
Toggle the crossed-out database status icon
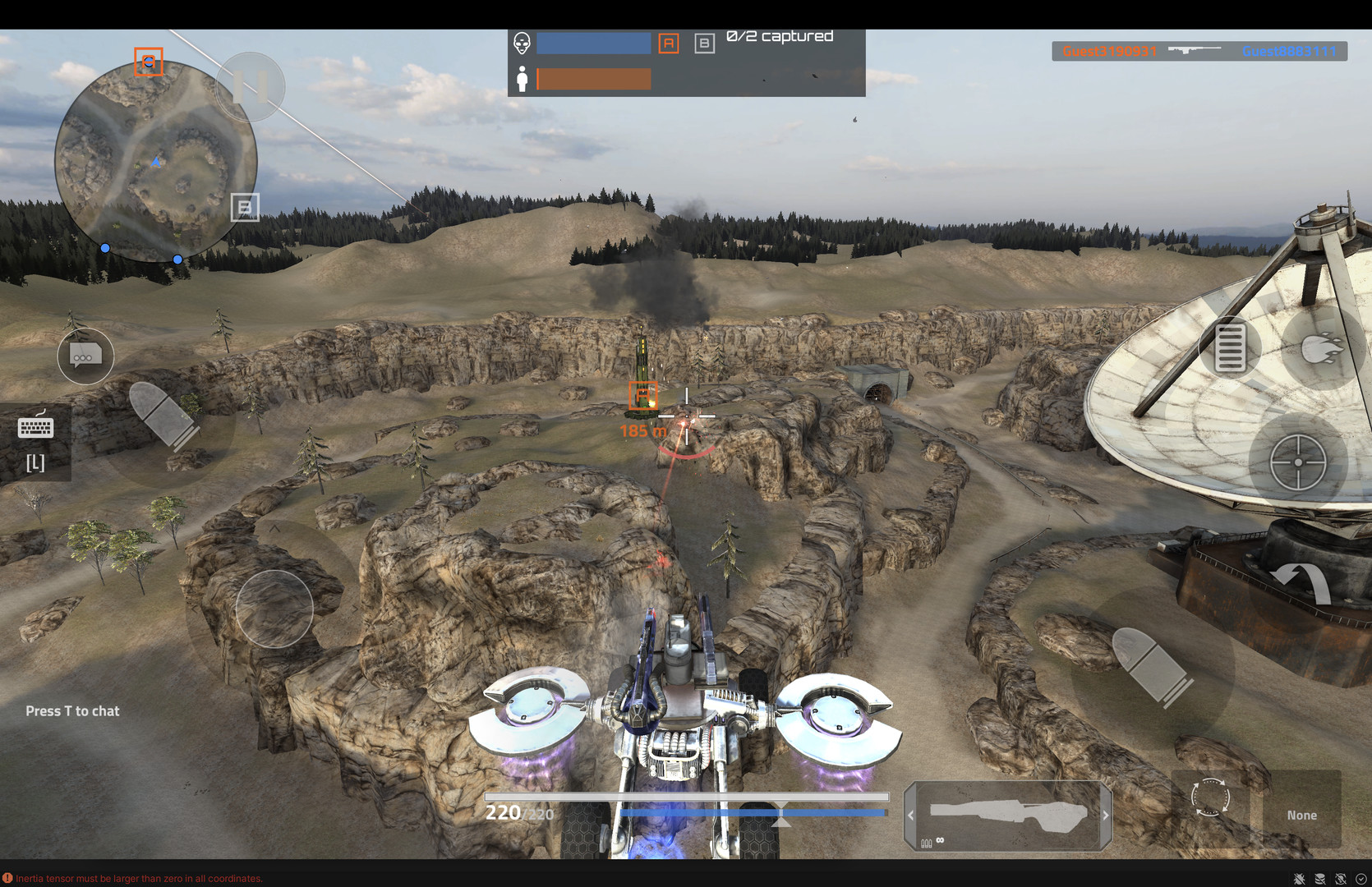pos(1320,879)
